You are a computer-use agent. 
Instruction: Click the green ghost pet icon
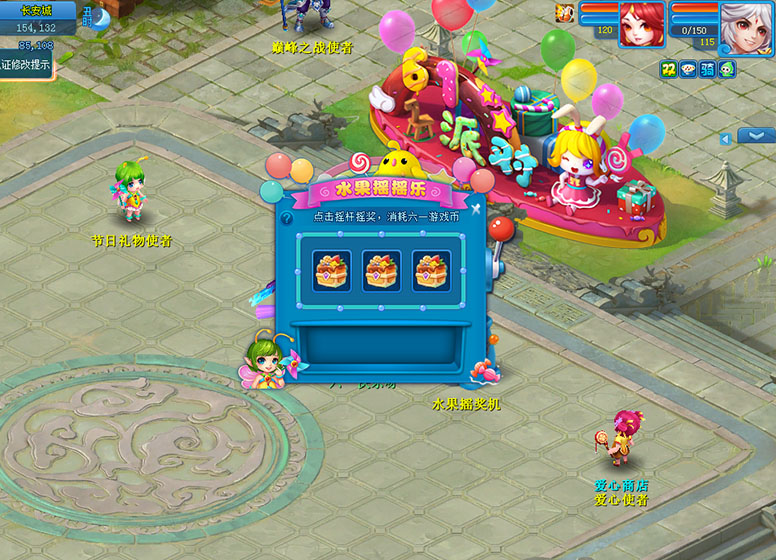coord(727,69)
